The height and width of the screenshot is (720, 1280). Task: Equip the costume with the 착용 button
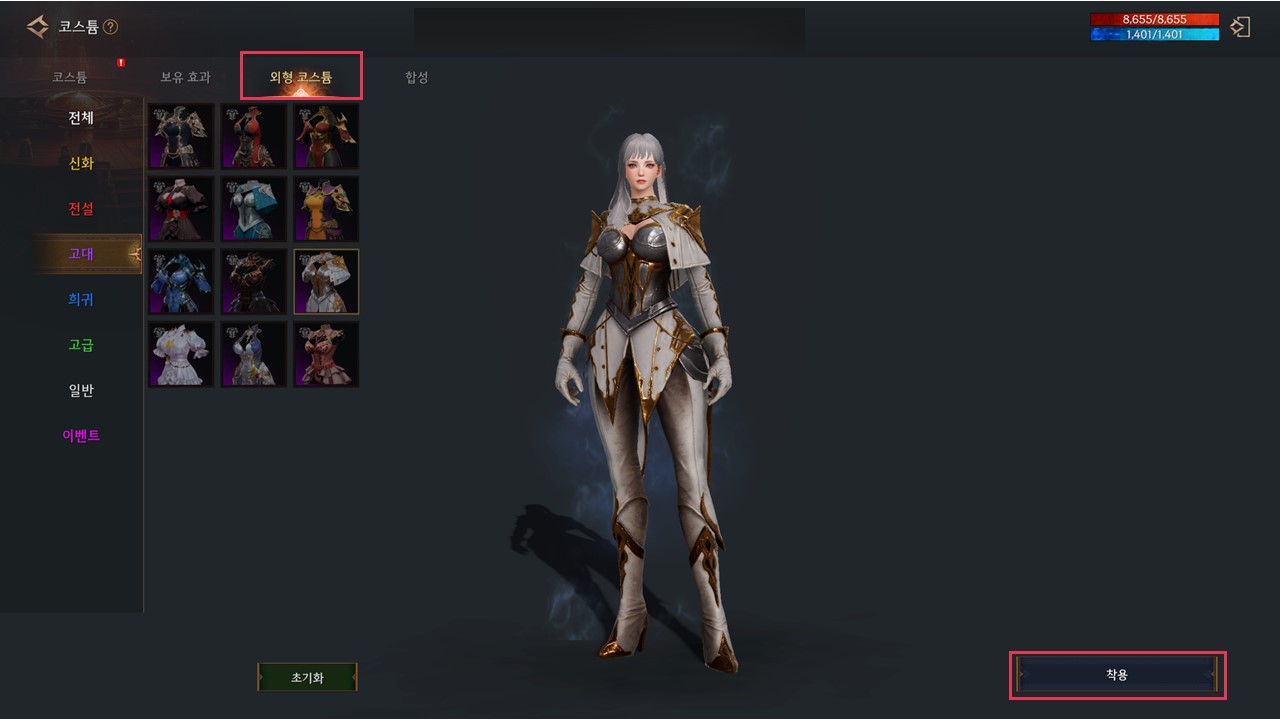click(x=1117, y=675)
